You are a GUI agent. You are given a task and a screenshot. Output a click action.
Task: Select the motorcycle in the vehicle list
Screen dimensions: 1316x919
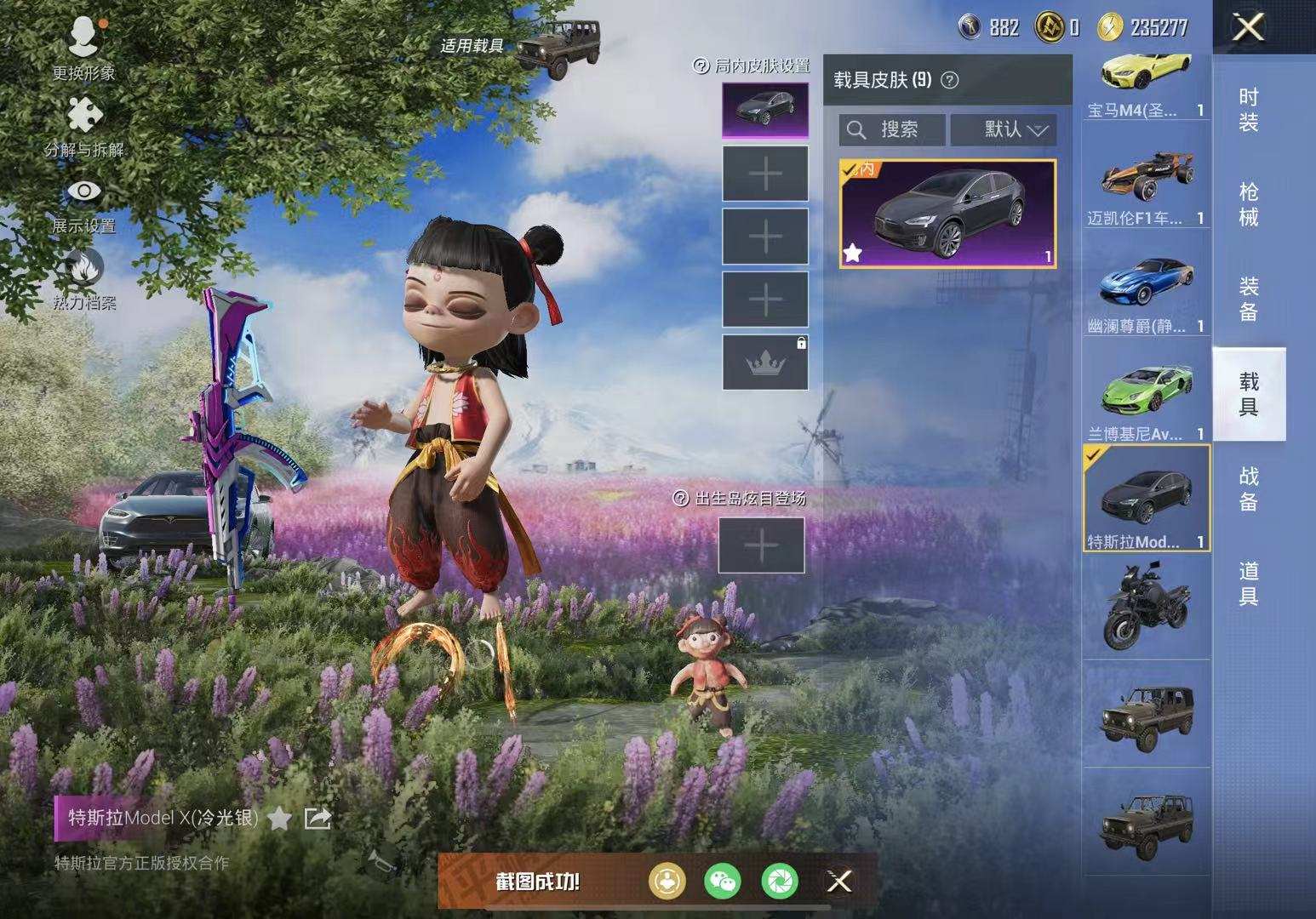pos(1146,606)
